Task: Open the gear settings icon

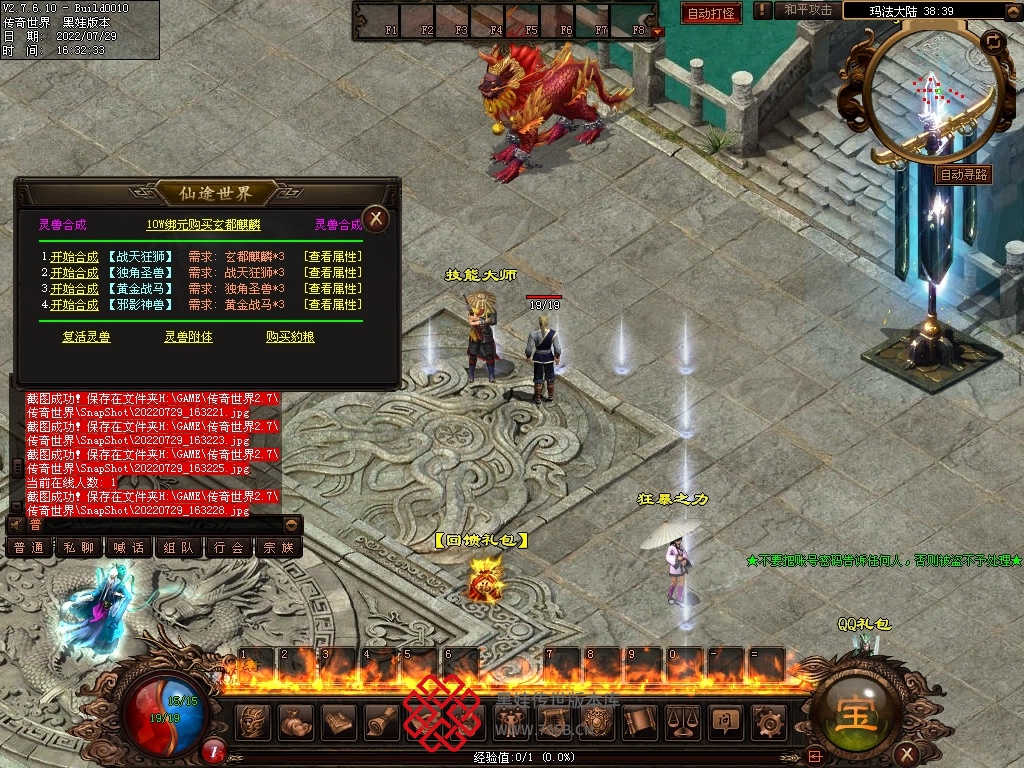Action: click(x=769, y=720)
